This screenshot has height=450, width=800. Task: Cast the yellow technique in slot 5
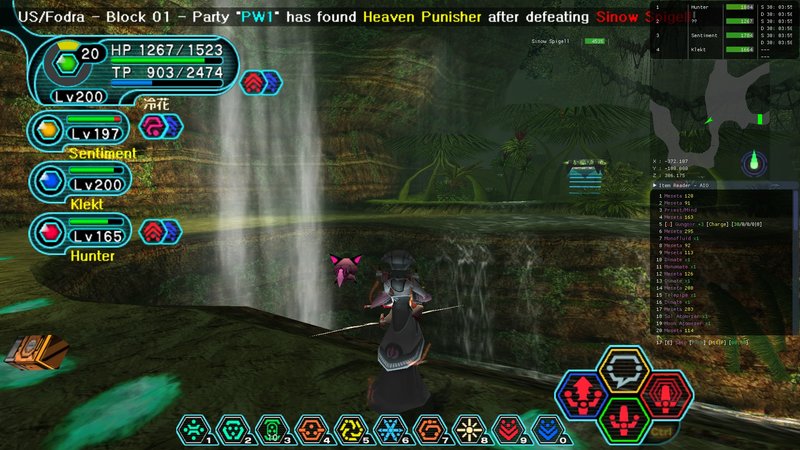pos(349,429)
